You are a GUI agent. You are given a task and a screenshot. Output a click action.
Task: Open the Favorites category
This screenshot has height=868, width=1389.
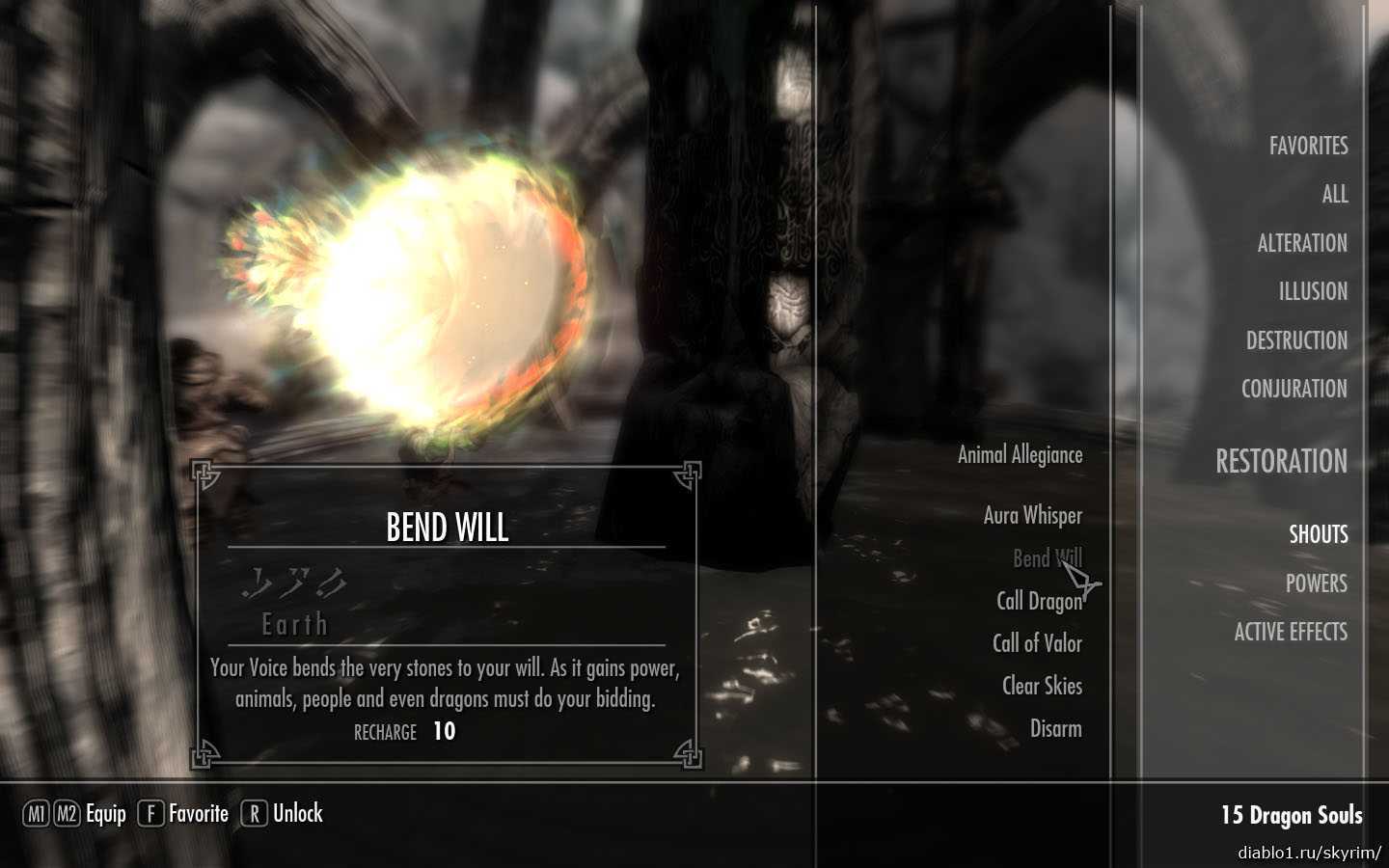(x=1307, y=146)
